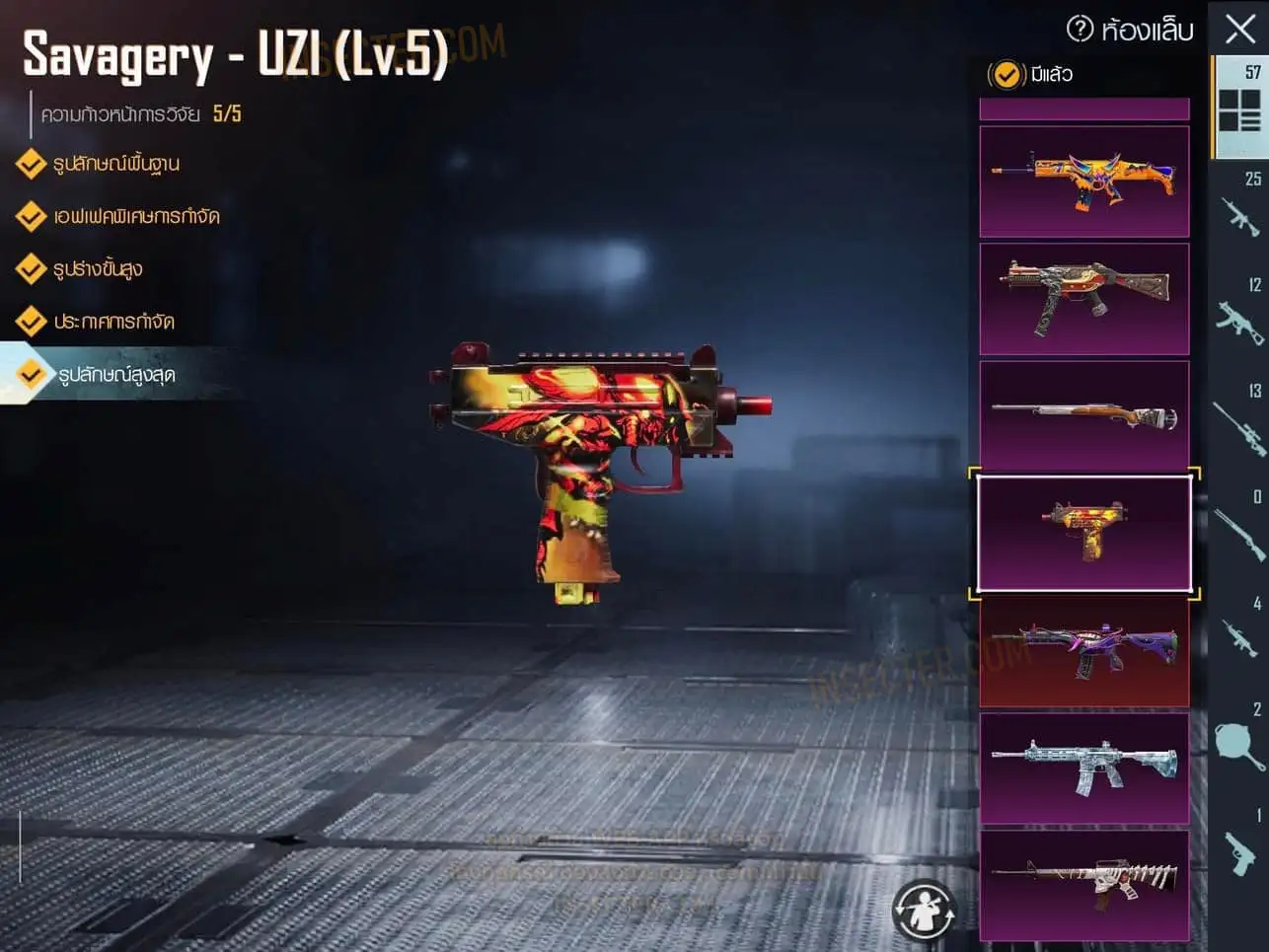Image resolution: width=1269 pixels, height=952 pixels.
Task: Choose the purple rifle on red background
Action: tap(1083, 651)
